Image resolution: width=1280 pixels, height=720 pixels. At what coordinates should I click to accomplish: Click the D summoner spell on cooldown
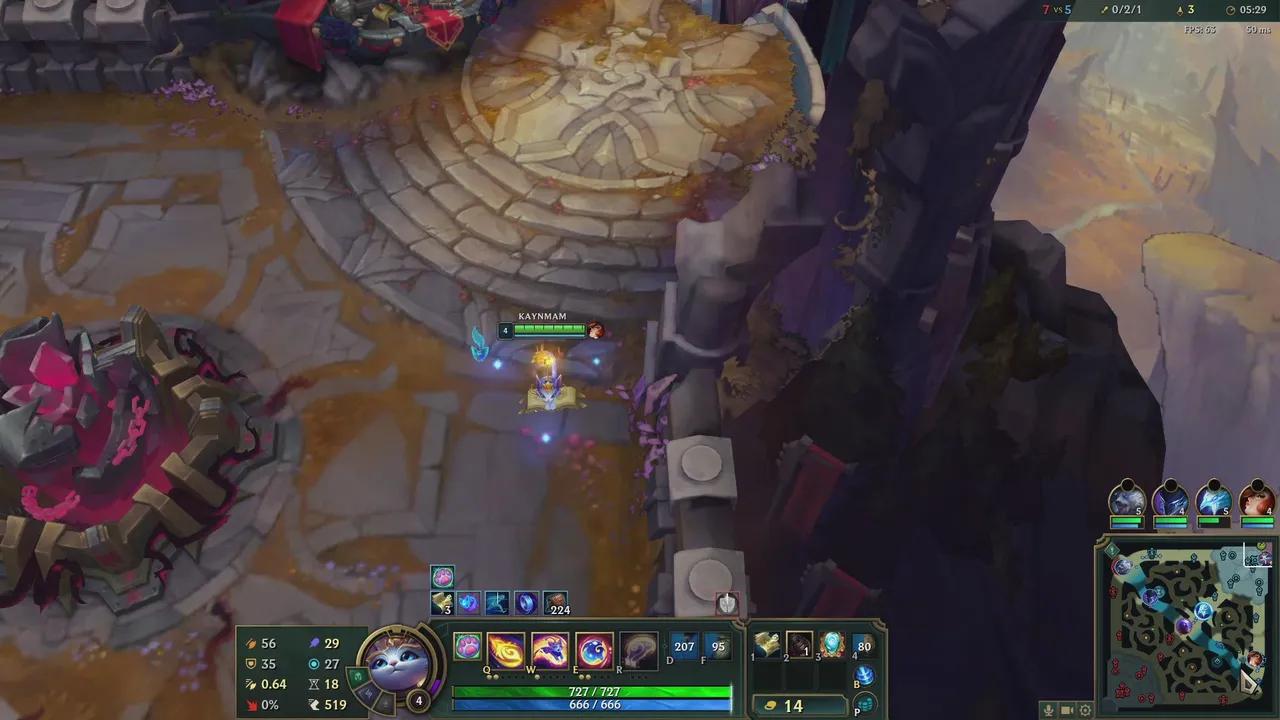(682, 648)
